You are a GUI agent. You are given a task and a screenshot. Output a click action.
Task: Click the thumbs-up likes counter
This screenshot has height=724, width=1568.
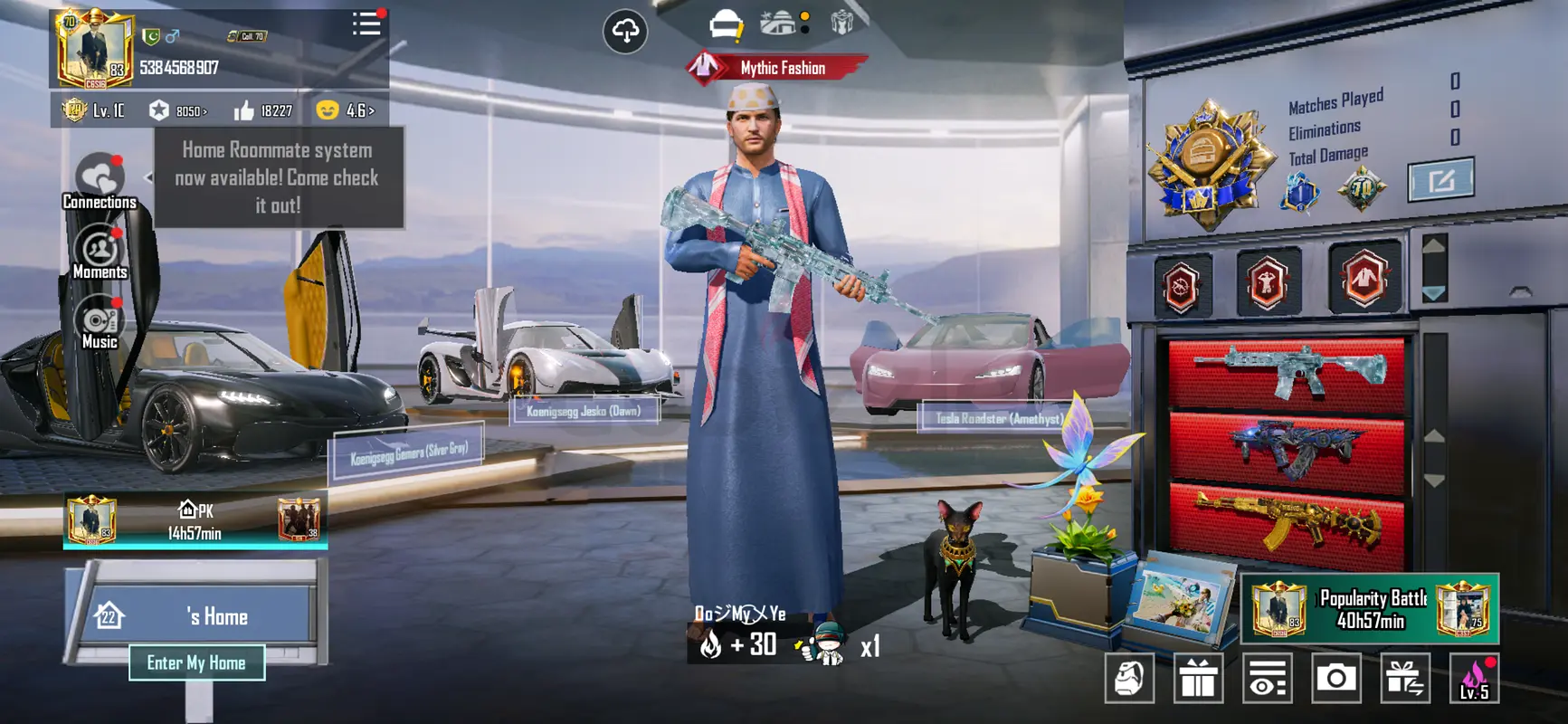tap(263, 110)
